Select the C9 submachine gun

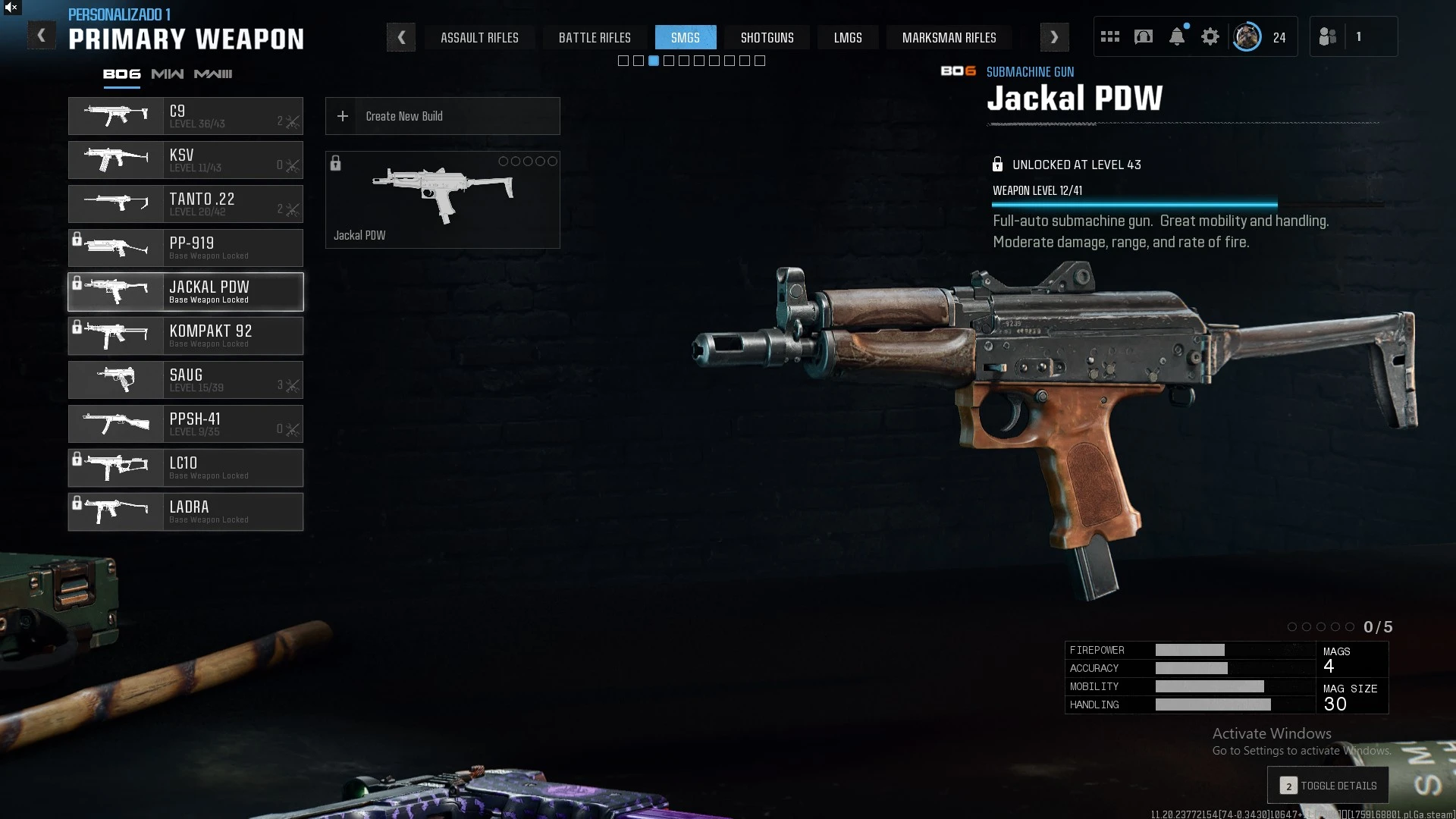[x=186, y=116]
